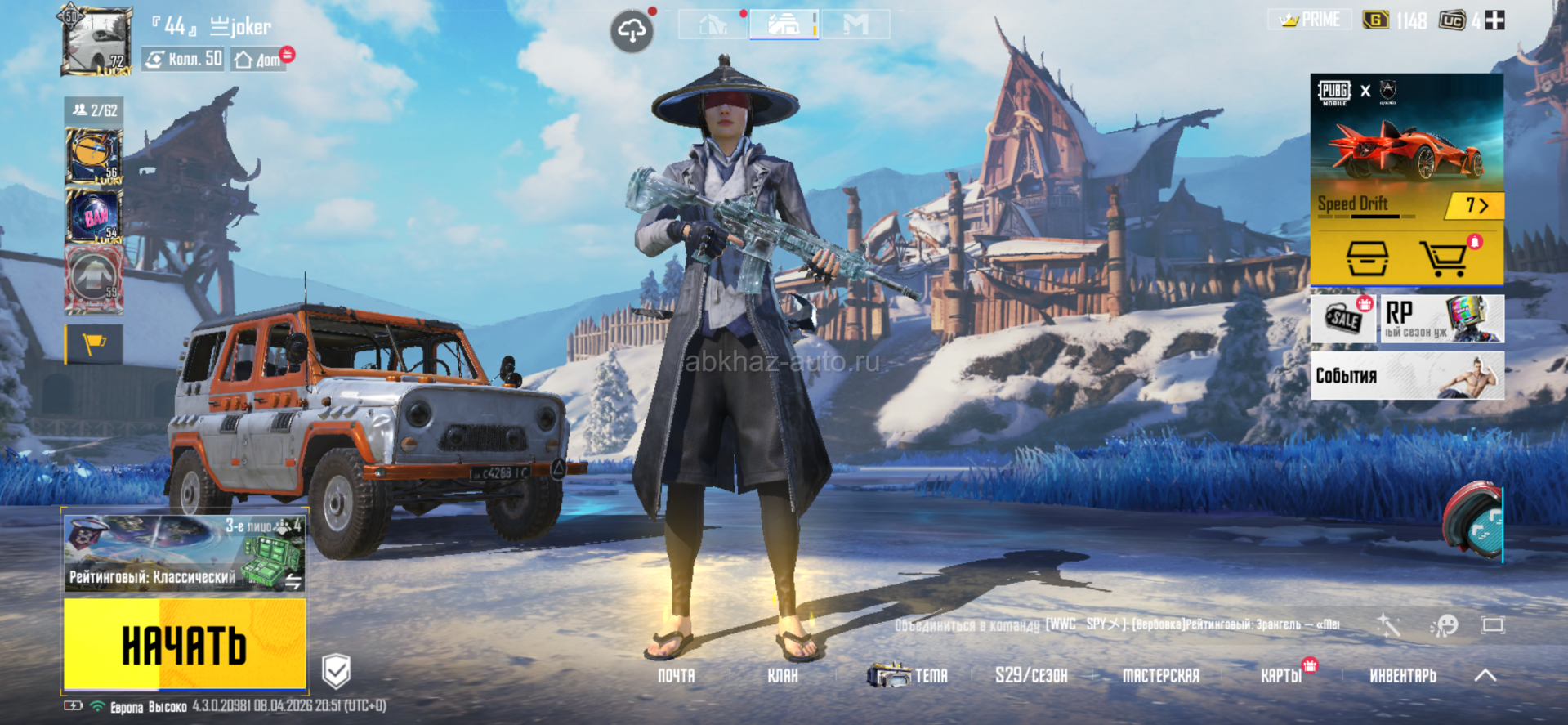Click the cloud download icon
Viewport: 1568px width, 725px height.
coord(631,32)
